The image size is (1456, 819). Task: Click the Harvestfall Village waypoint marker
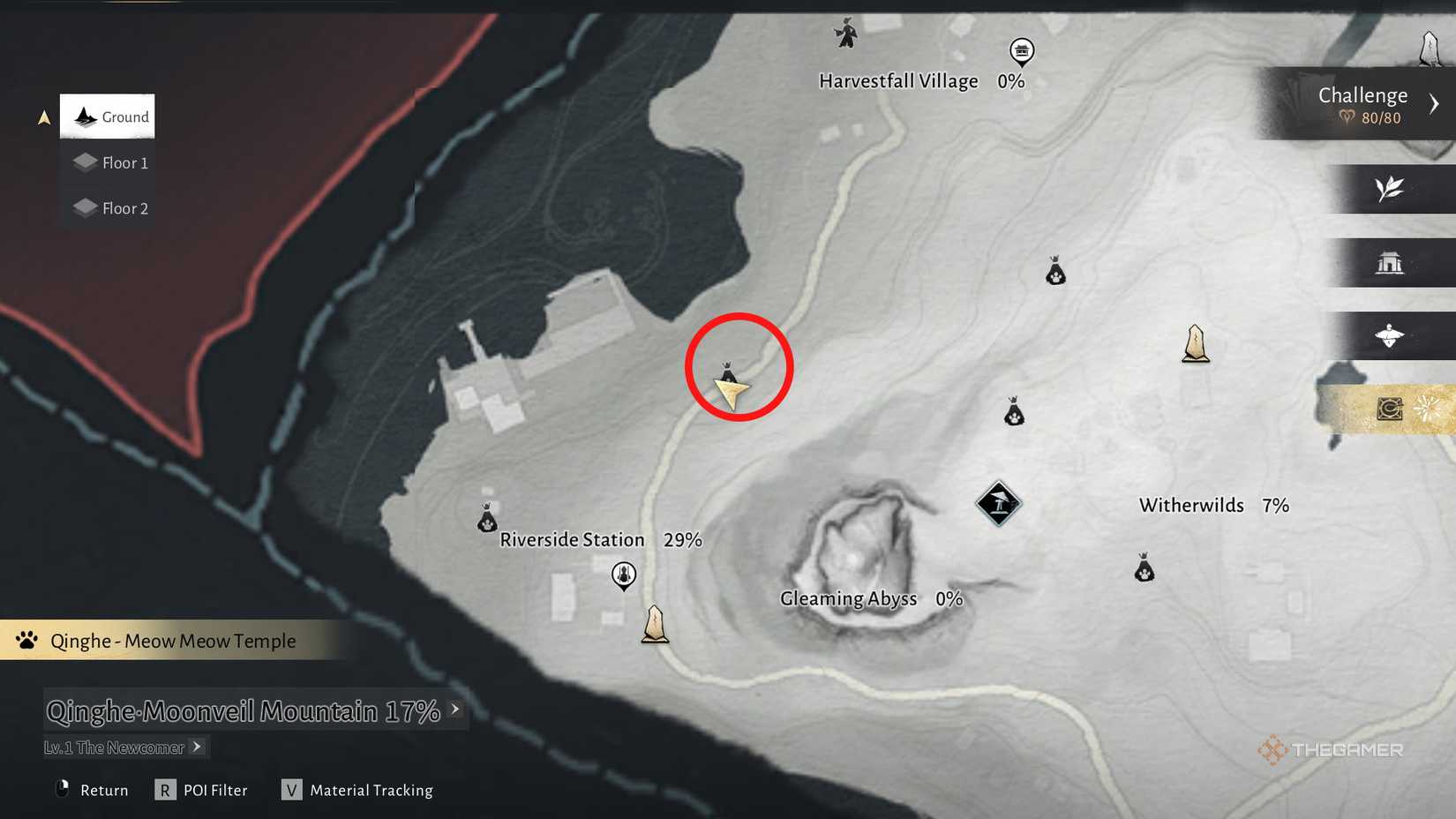coord(1021,51)
